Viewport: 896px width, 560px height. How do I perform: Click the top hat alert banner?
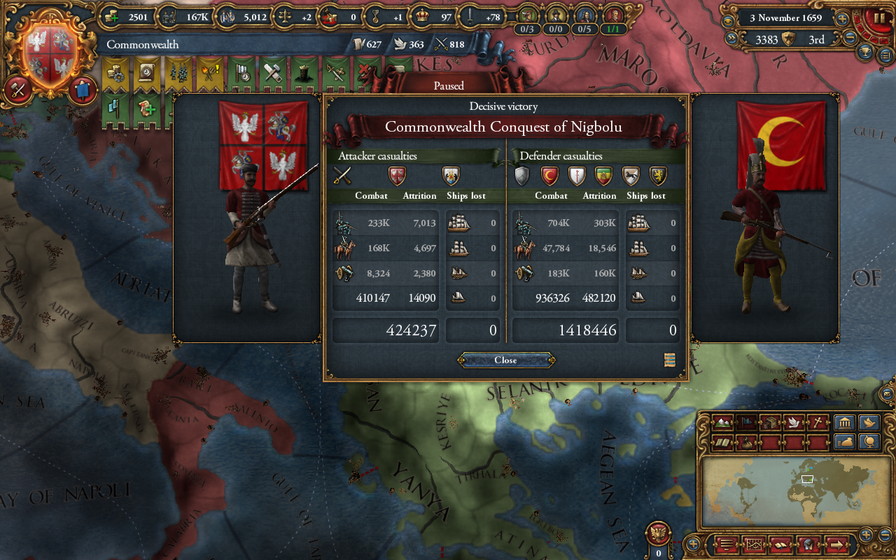(303, 73)
